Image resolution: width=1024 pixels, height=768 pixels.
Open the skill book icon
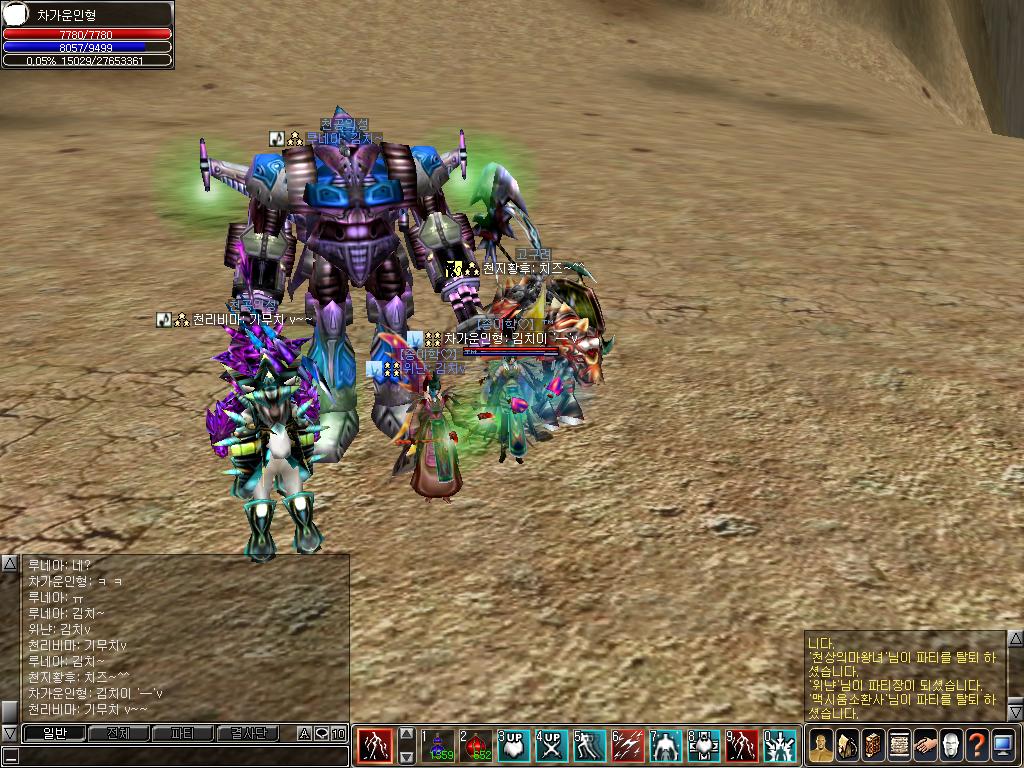click(x=872, y=745)
